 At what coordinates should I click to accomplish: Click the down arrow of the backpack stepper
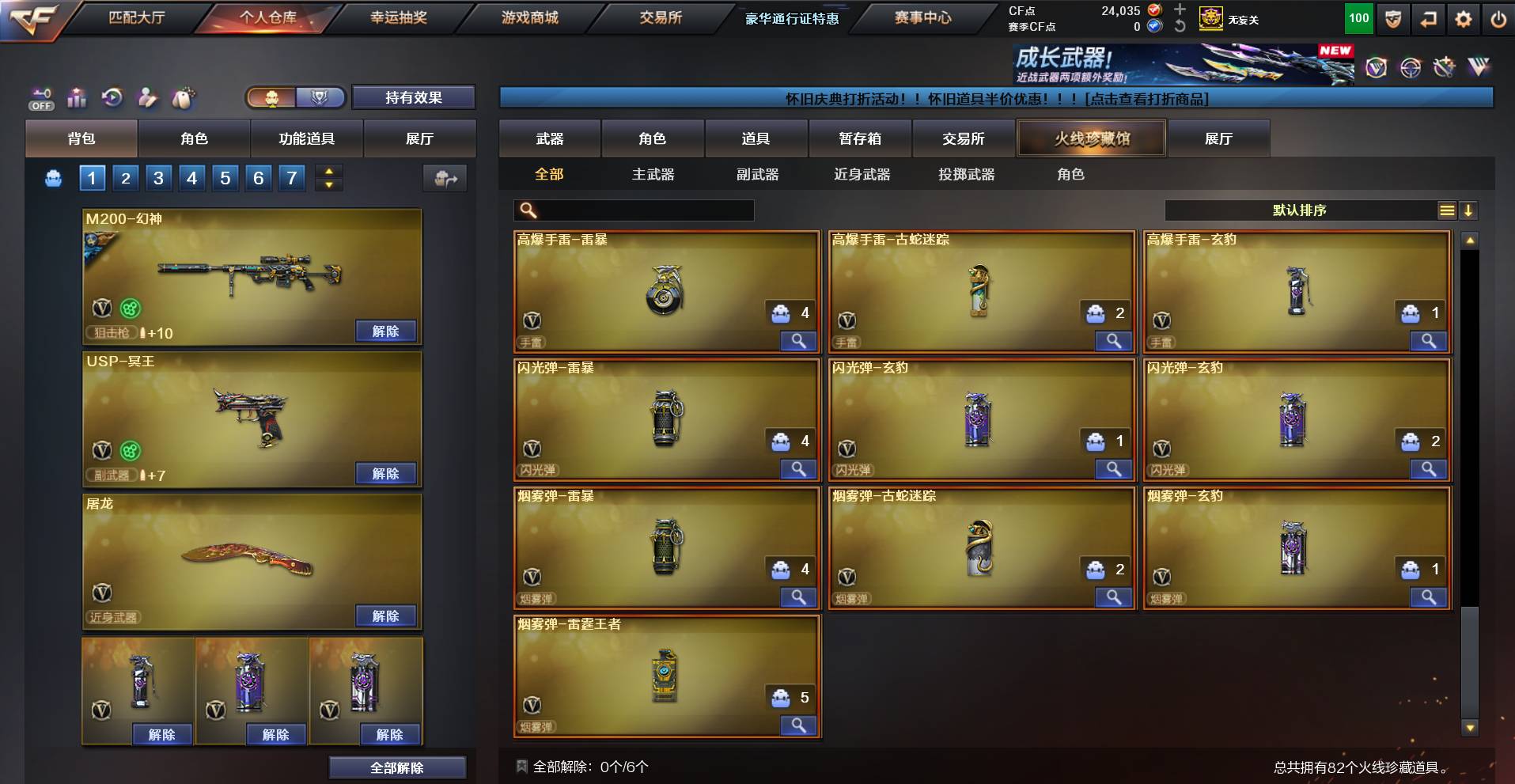pos(329,184)
